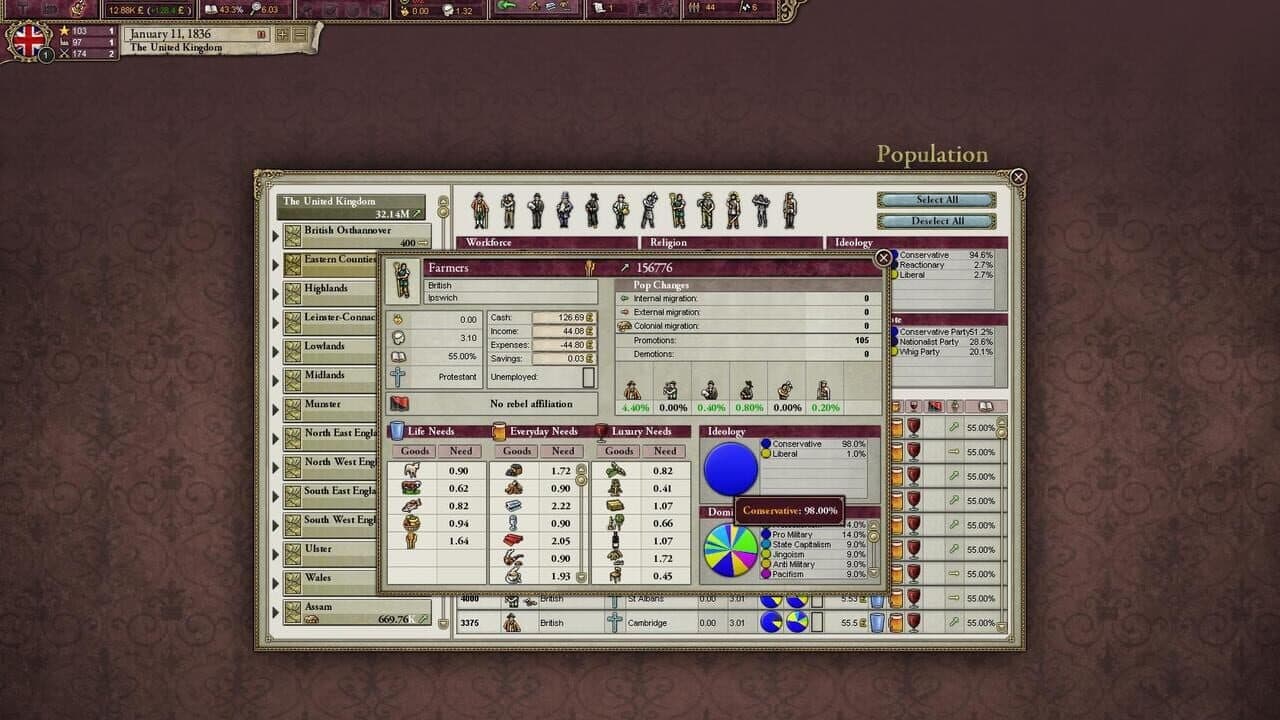Click the Religion column header
The image size is (1280, 720).
[x=668, y=242]
